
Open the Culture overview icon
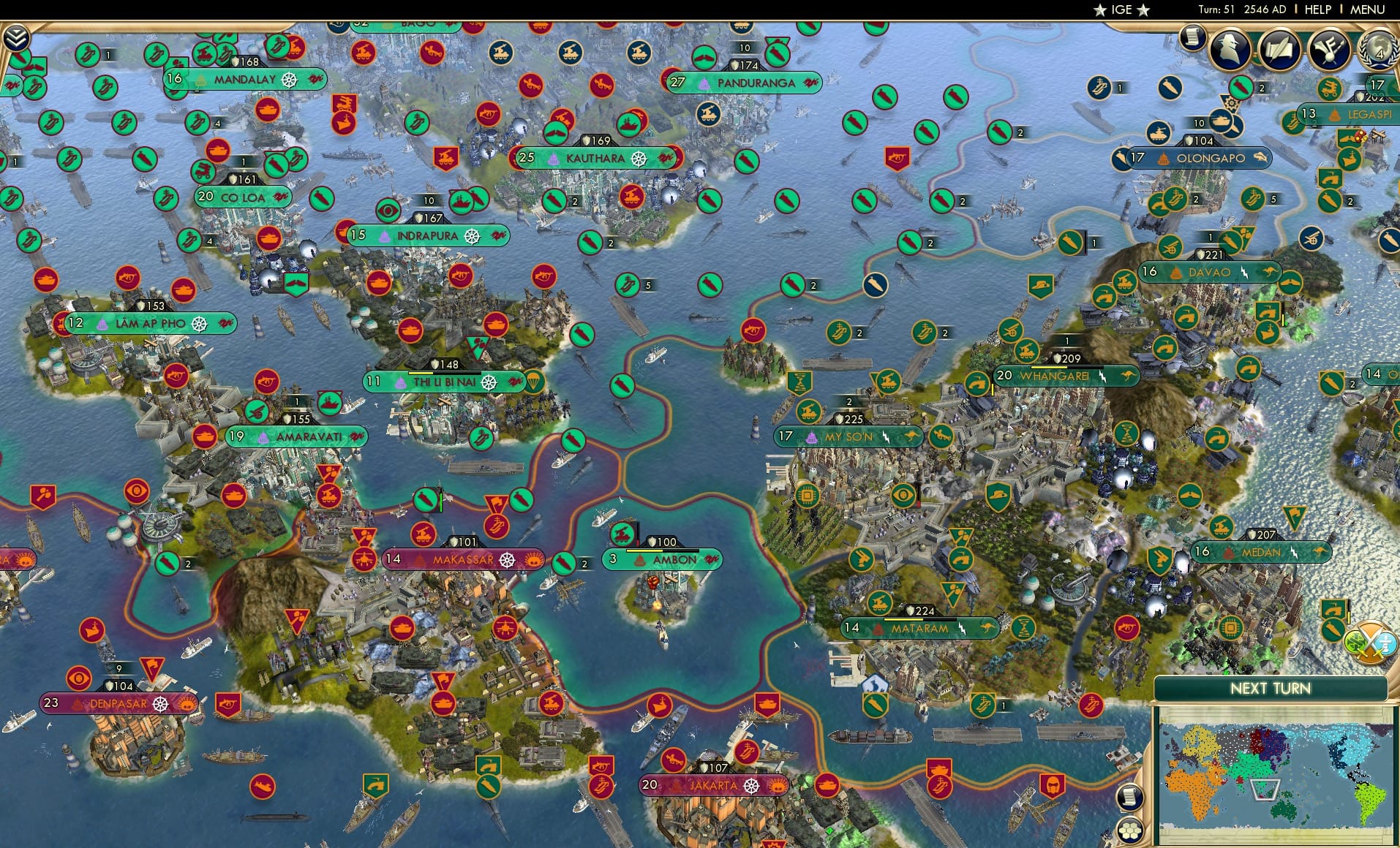click(1328, 50)
